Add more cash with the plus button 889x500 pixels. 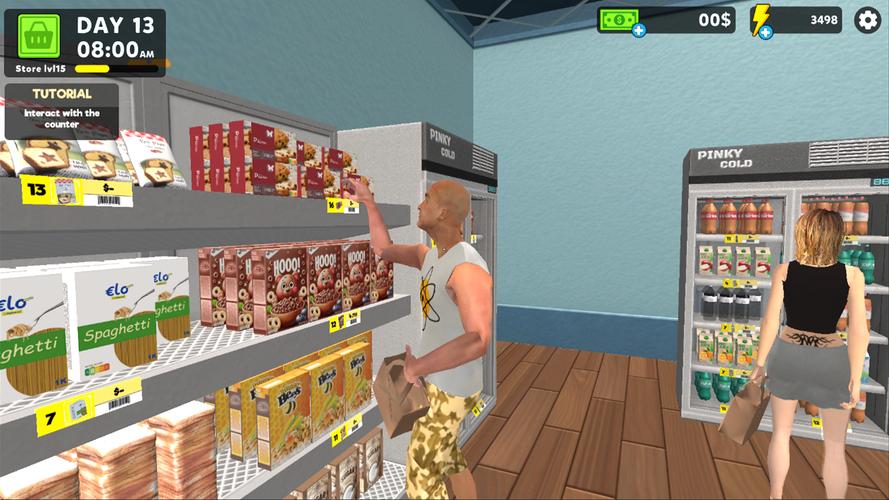(639, 30)
